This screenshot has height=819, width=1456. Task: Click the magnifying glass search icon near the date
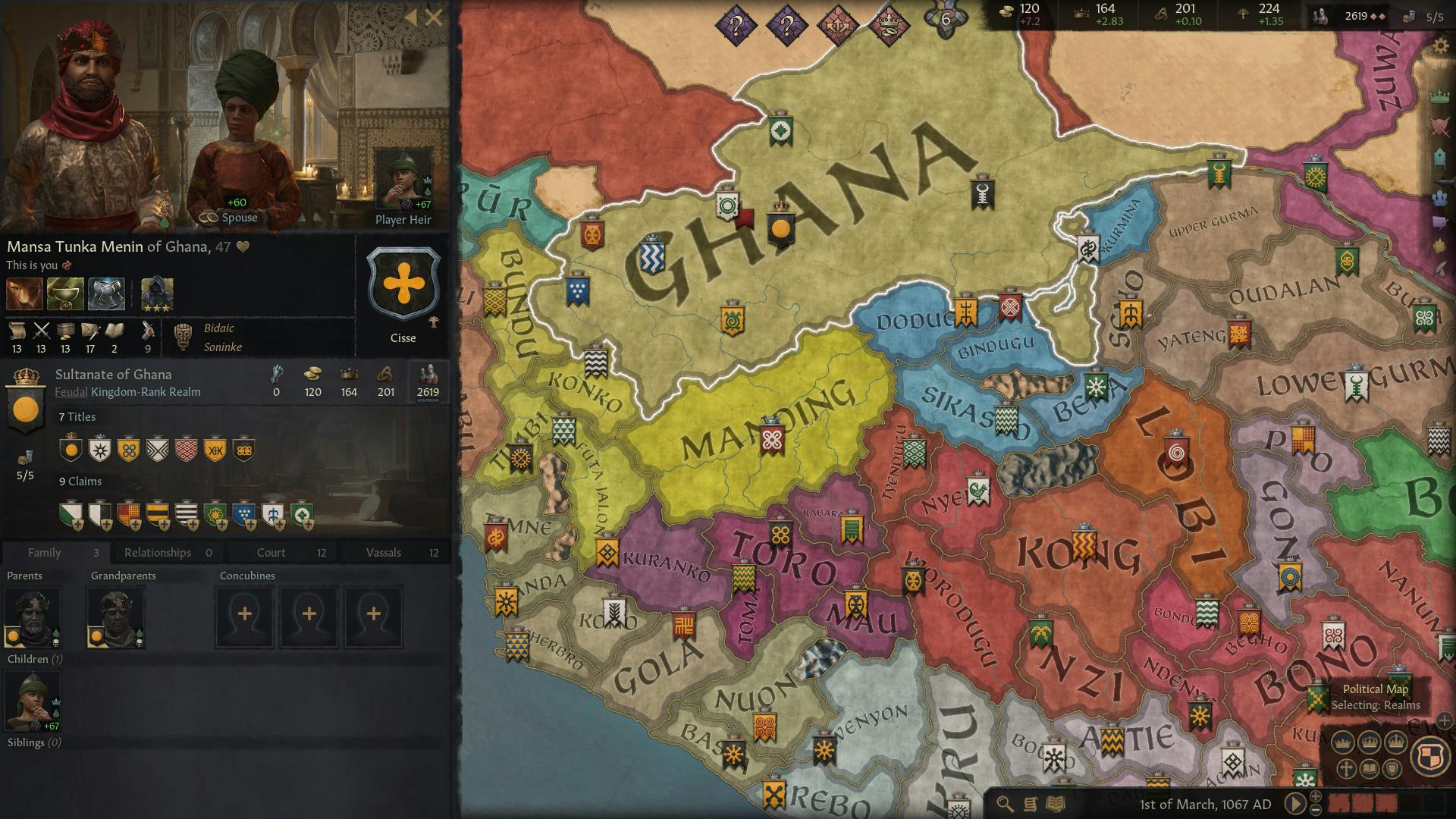1005,803
